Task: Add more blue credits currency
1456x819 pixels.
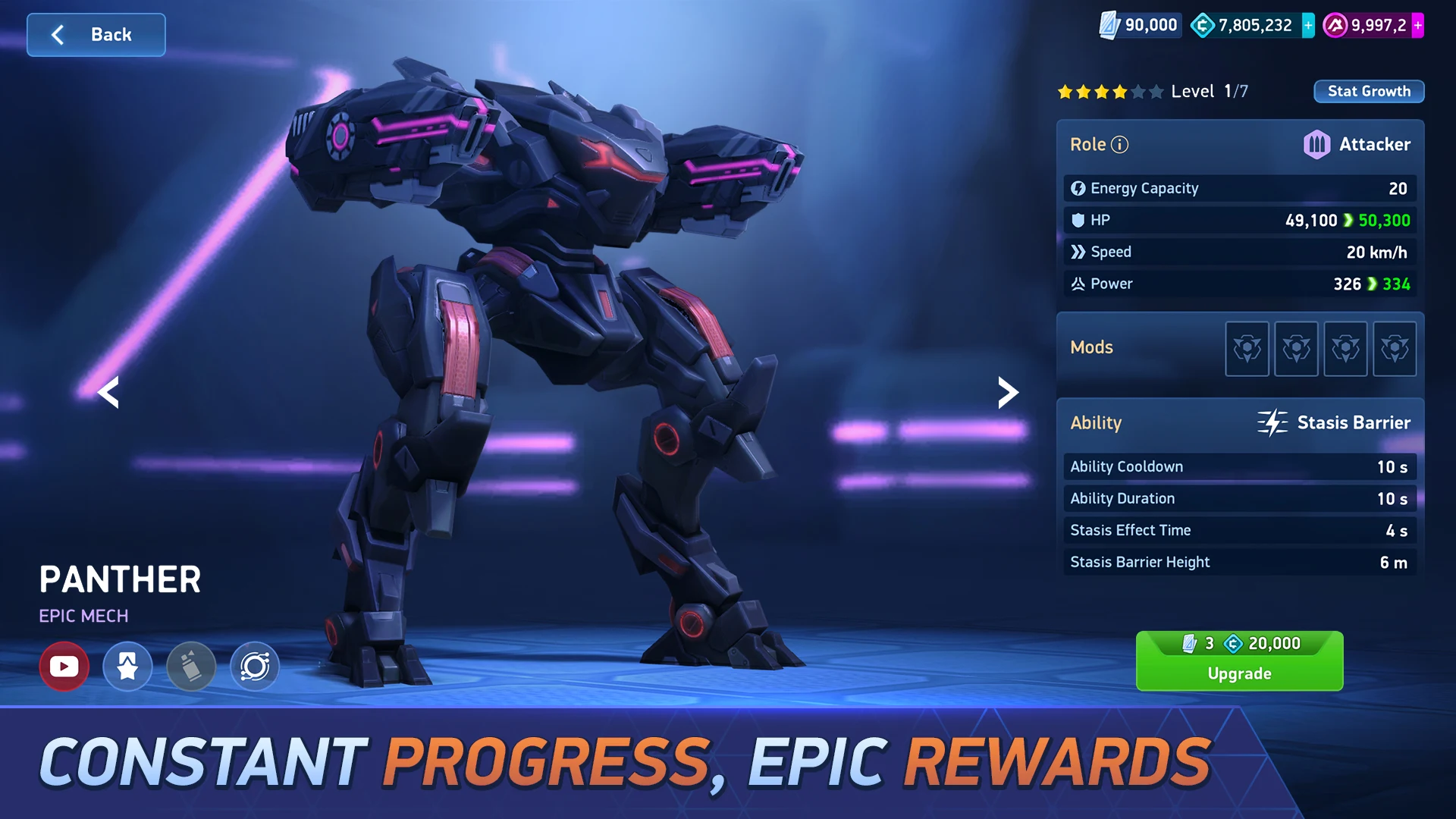Action: point(1308,25)
